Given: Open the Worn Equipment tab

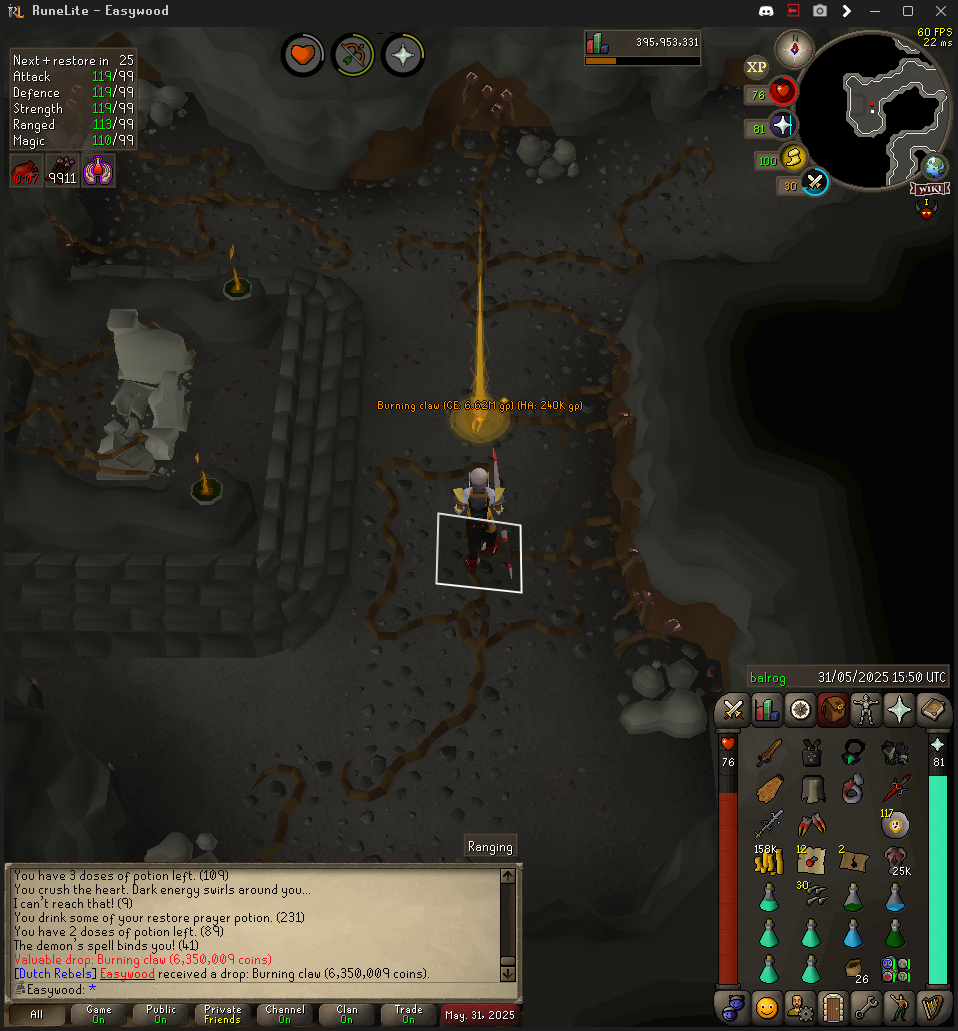Looking at the screenshot, I should (866, 710).
